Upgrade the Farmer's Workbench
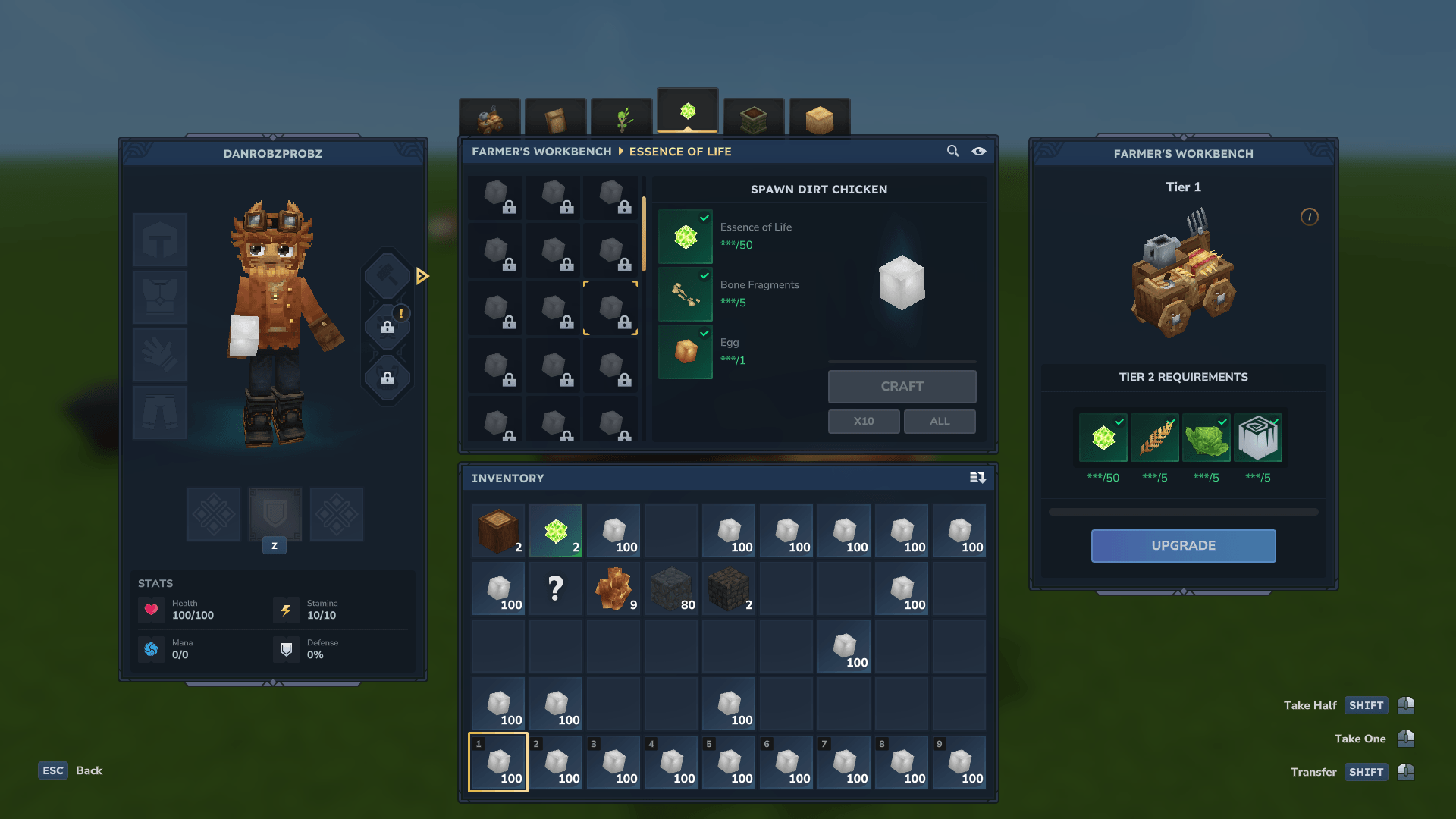 (x=1183, y=546)
